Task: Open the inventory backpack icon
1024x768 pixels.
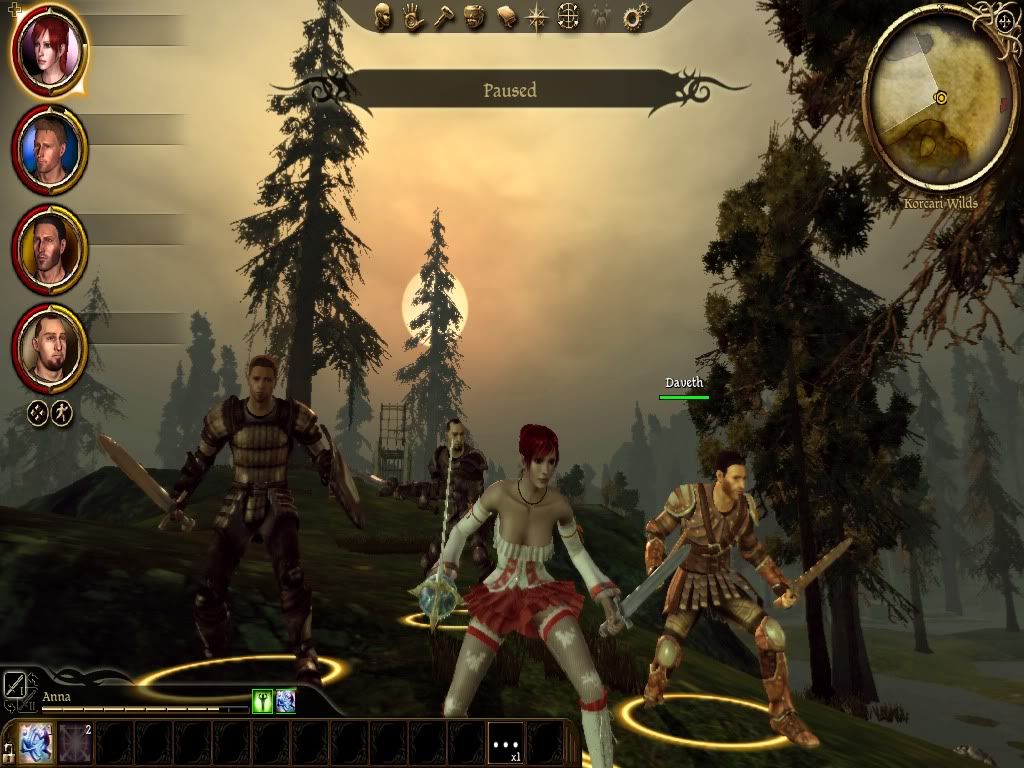Action: (x=506, y=17)
